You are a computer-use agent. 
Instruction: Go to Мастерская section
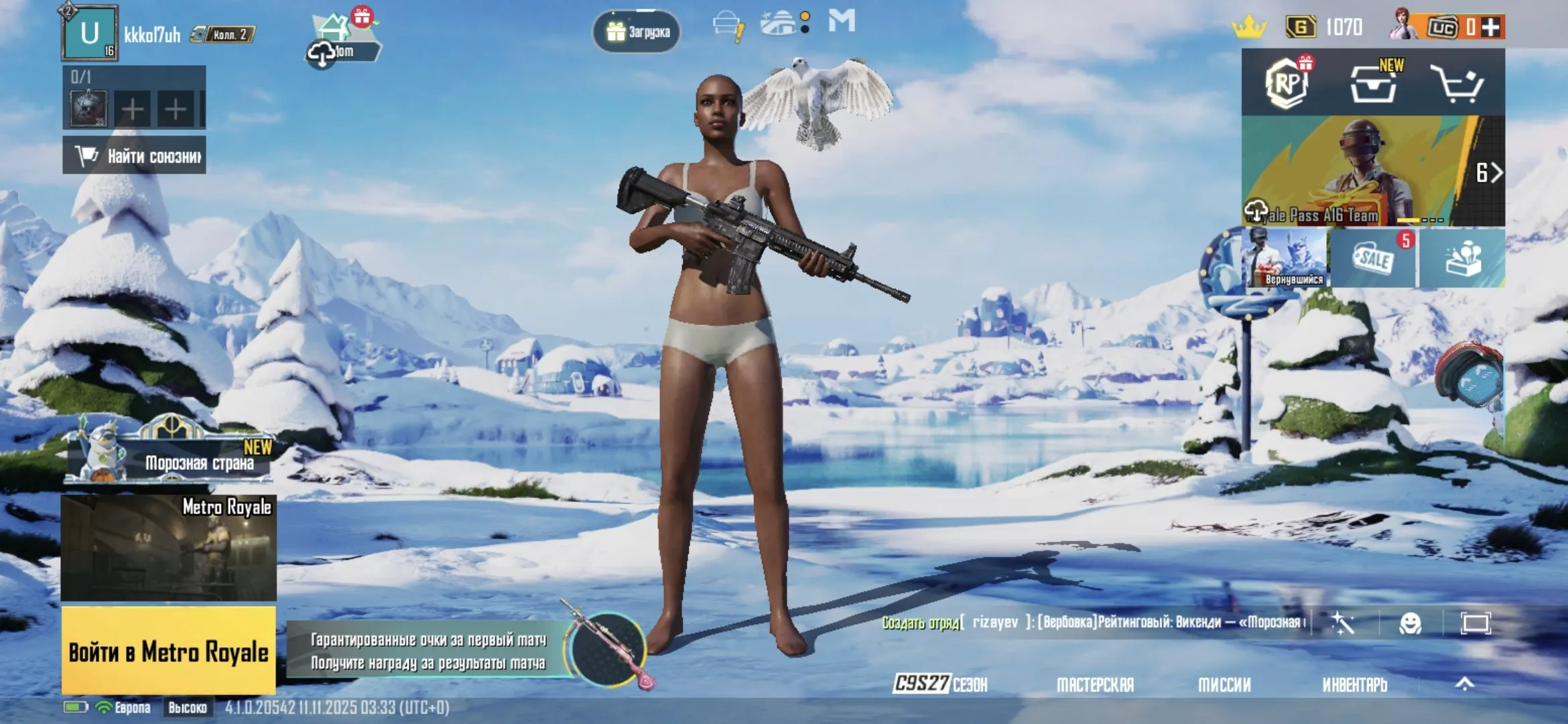click(x=1095, y=684)
